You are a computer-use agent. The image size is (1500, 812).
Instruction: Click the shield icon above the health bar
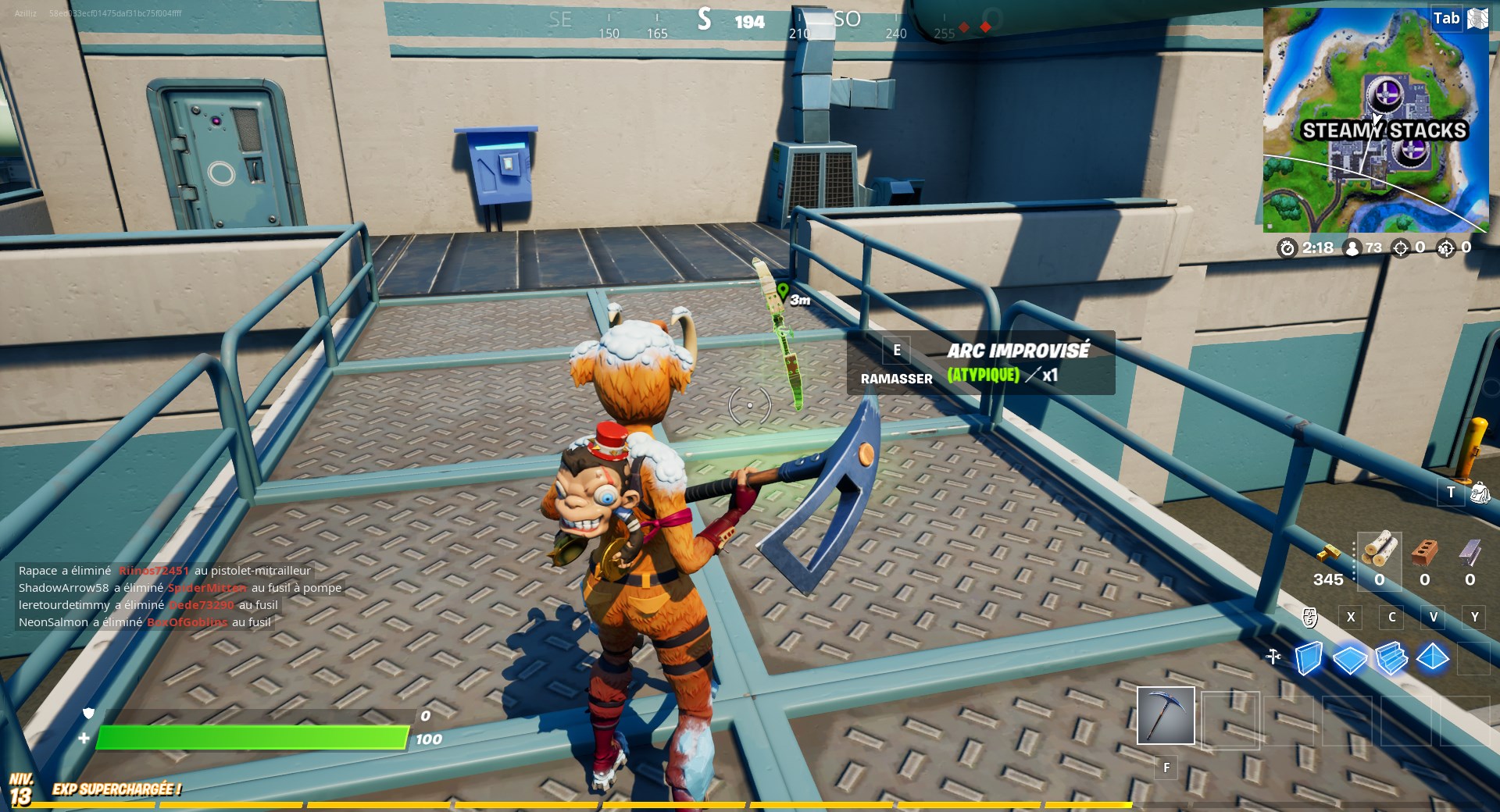pos(89,714)
